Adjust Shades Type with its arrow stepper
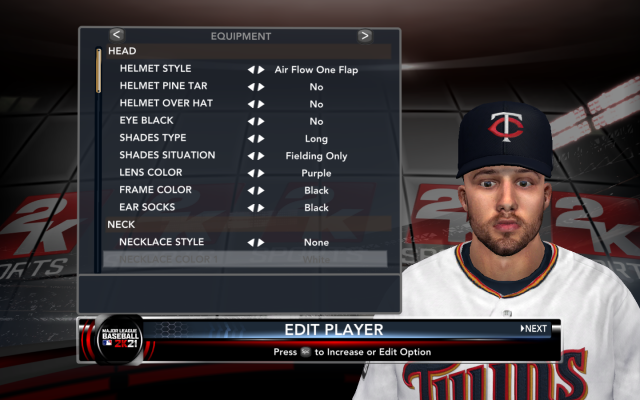 tap(256, 138)
